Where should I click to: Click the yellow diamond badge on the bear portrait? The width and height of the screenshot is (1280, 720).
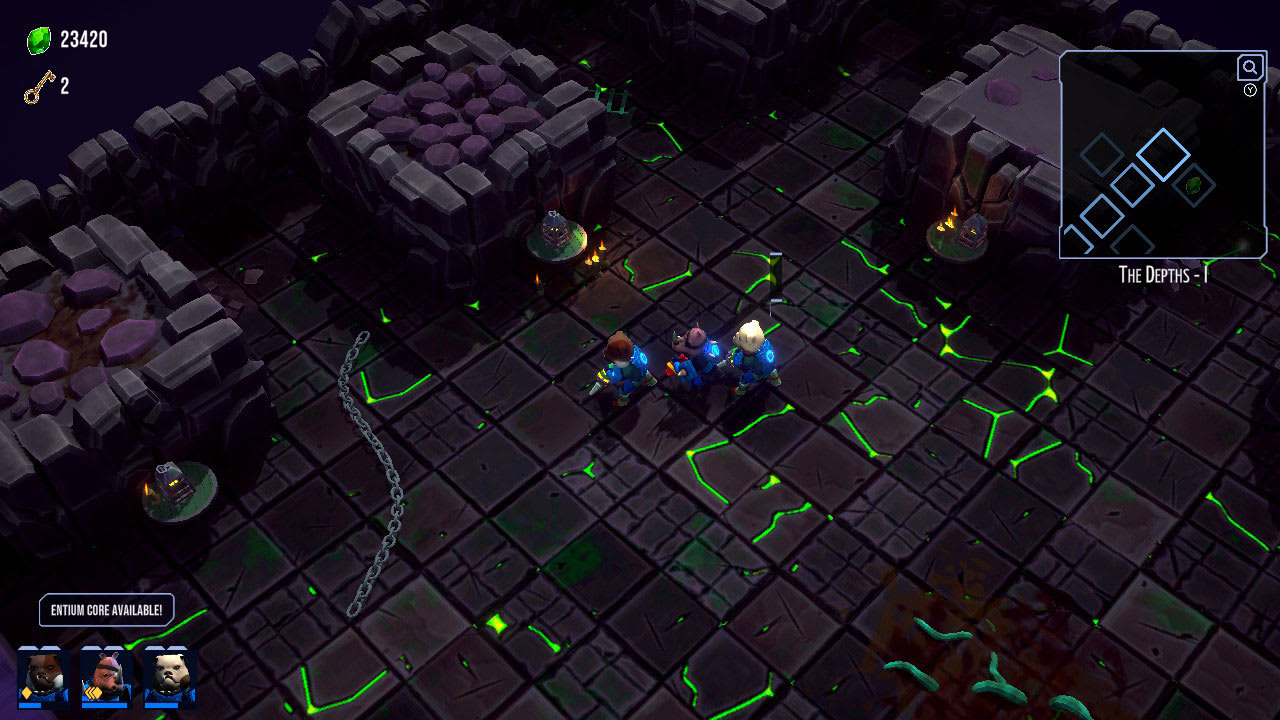(x=27, y=693)
